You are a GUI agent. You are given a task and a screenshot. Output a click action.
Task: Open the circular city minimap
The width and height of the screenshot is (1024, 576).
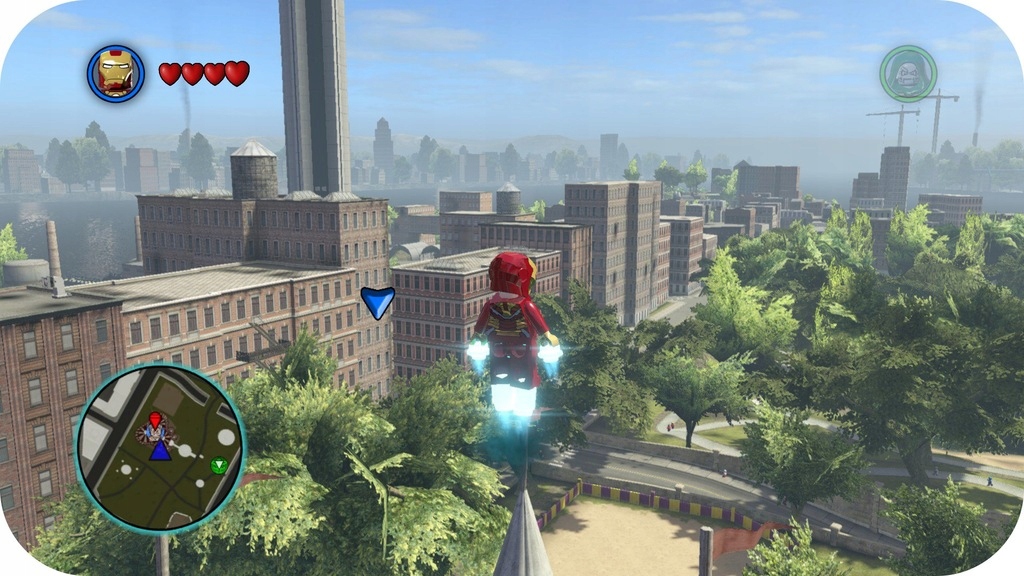[x=160, y=449]
